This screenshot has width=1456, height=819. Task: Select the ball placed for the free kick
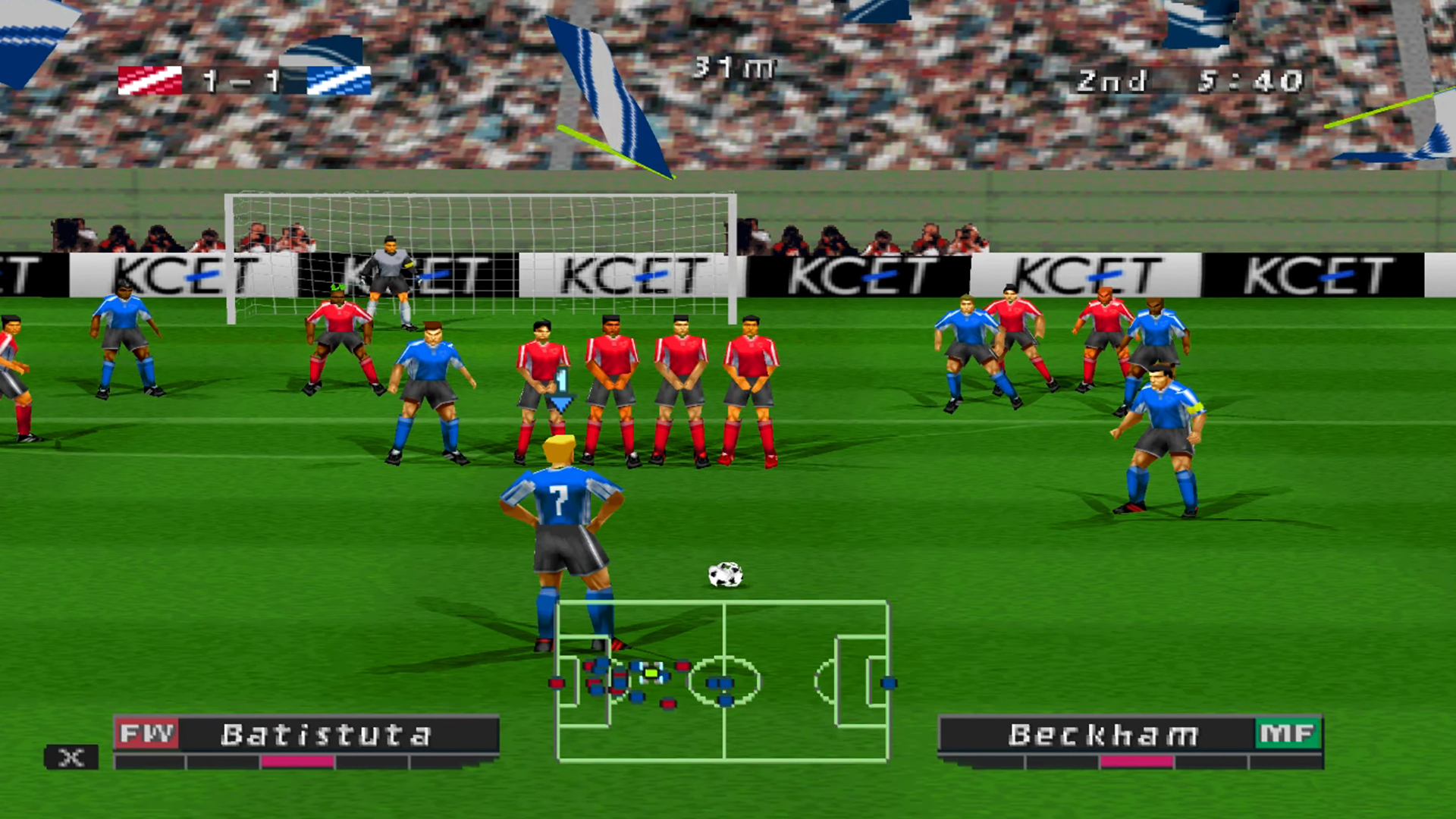point(723,574)
